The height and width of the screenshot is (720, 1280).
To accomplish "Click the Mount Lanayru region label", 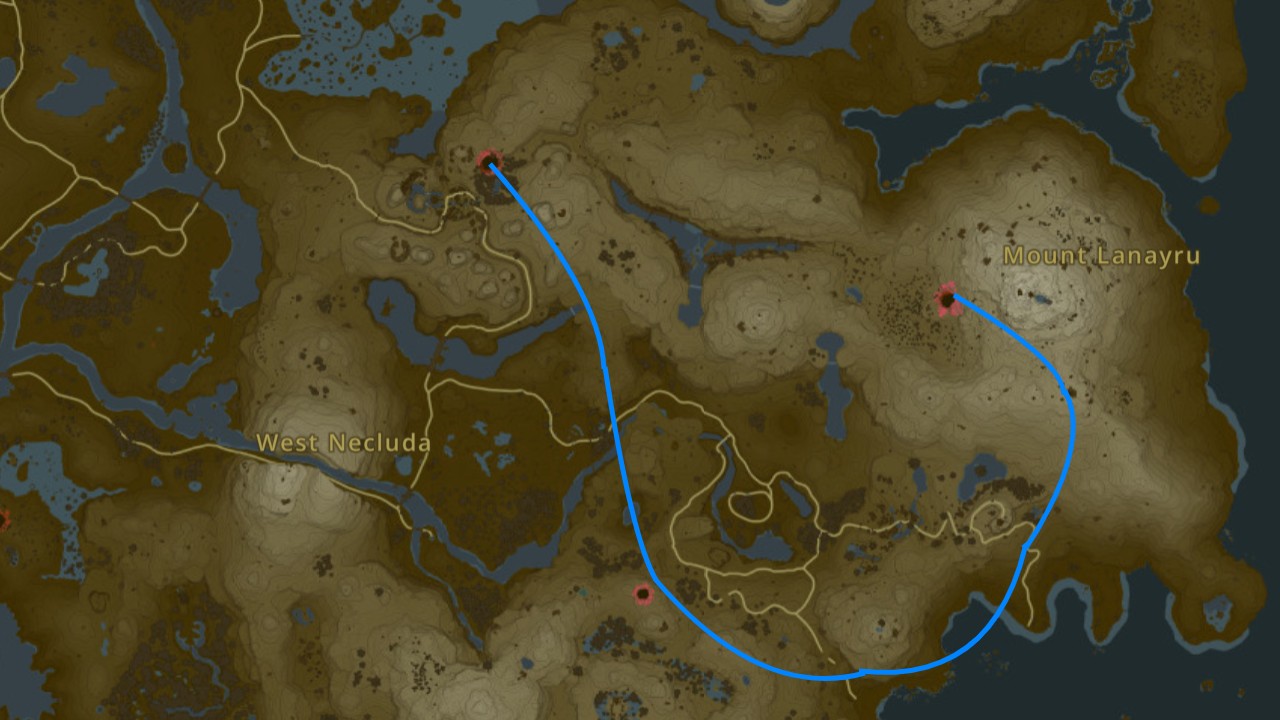I will coord(1100,257).
